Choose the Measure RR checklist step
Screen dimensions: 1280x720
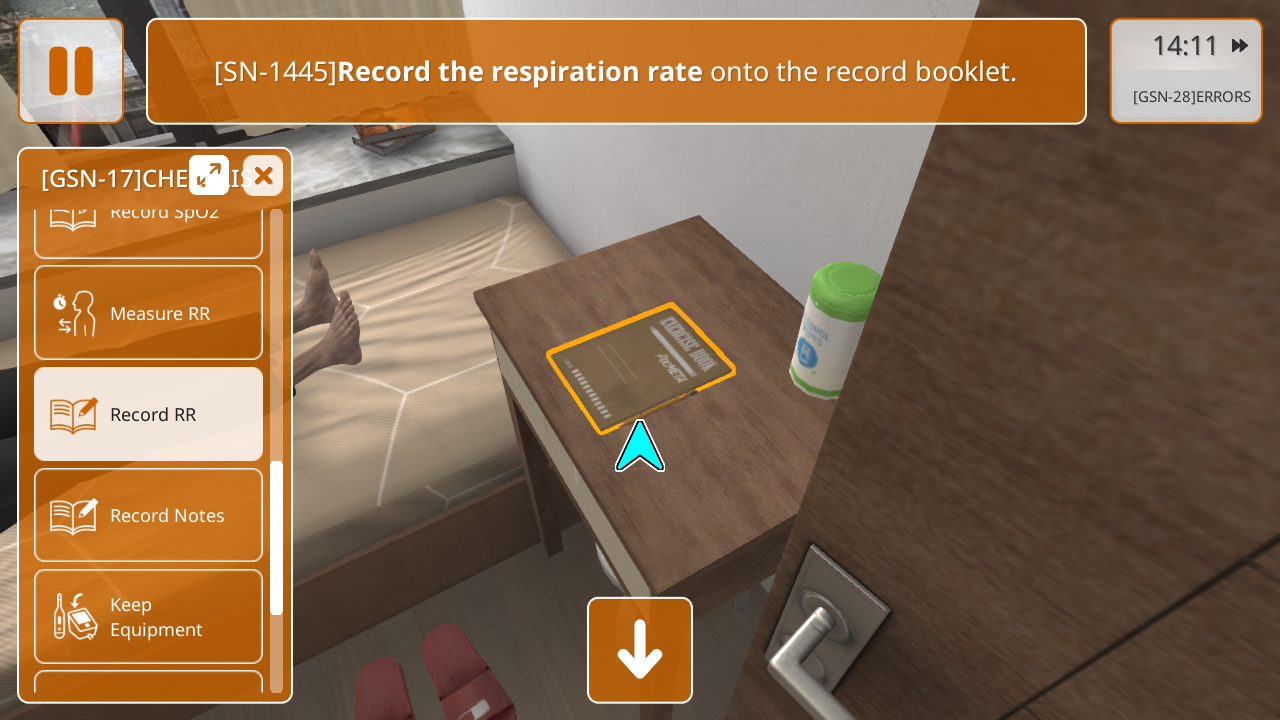point(148,313)
